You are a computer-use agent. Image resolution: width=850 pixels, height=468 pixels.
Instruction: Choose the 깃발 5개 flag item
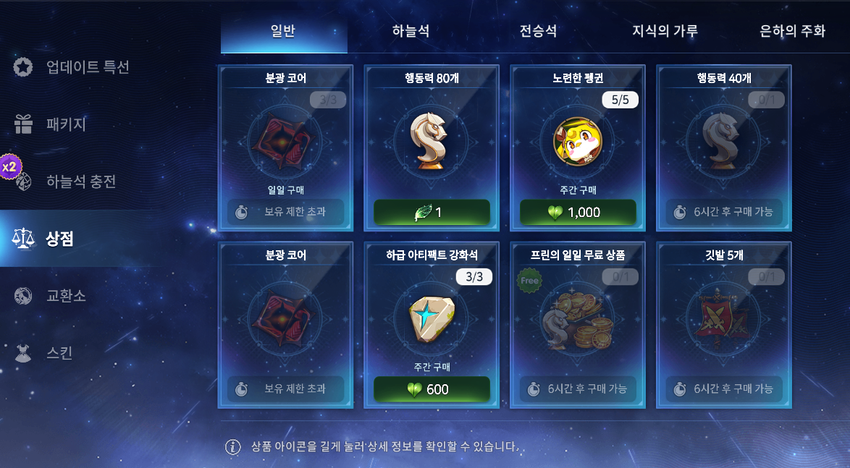[723, 318]
